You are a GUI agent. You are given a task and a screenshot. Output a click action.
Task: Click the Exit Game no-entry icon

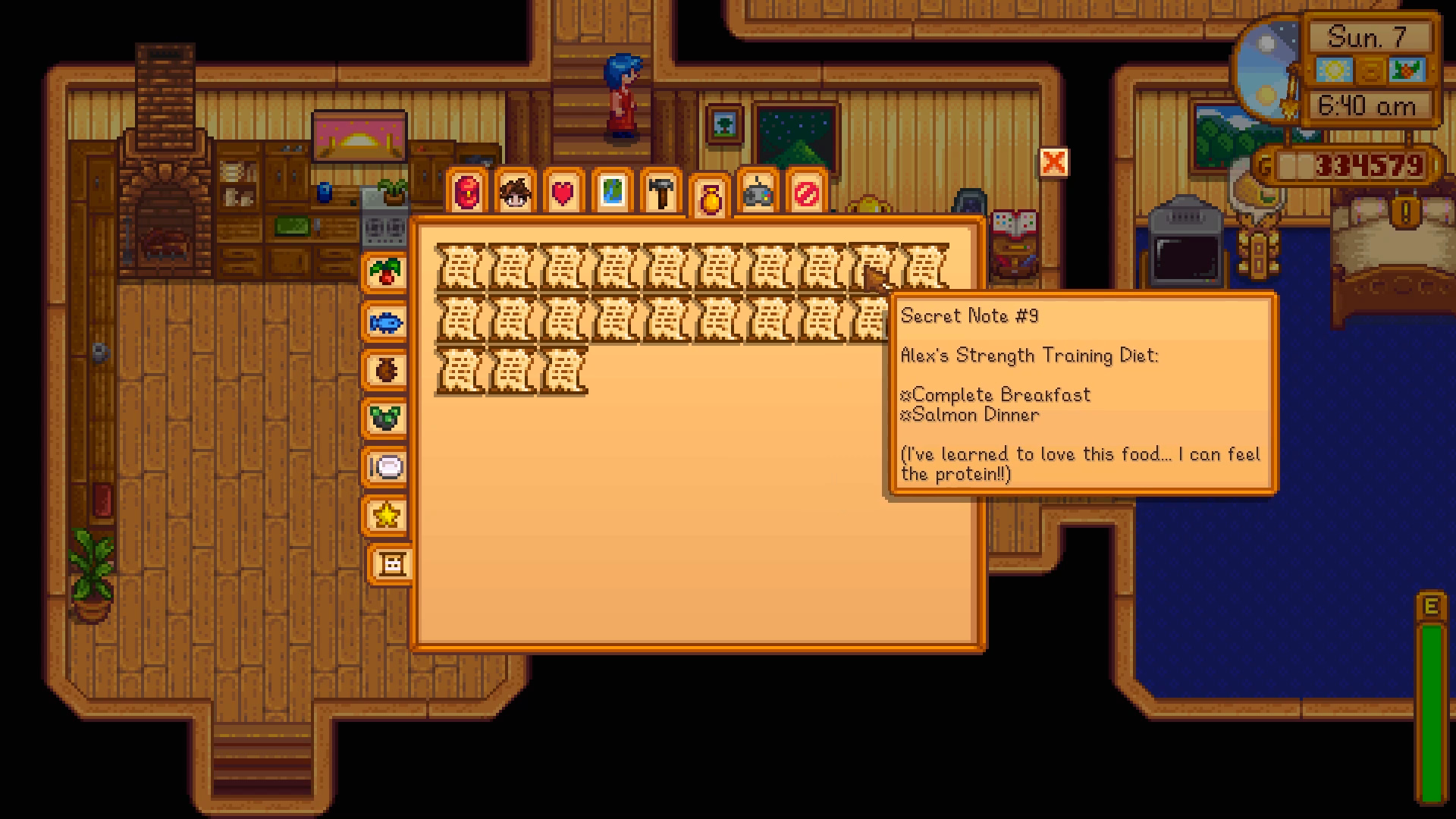coord(805,194)
